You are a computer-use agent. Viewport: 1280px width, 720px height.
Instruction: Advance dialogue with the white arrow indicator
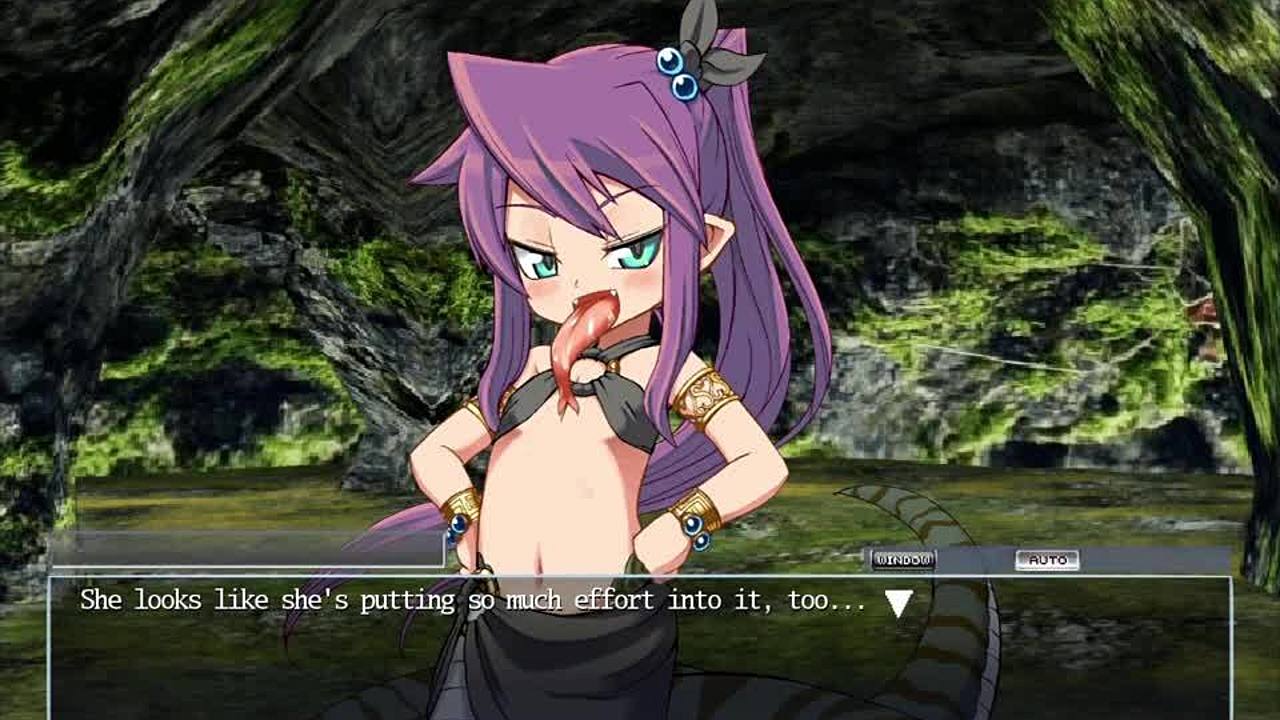(x=898, y=603)
